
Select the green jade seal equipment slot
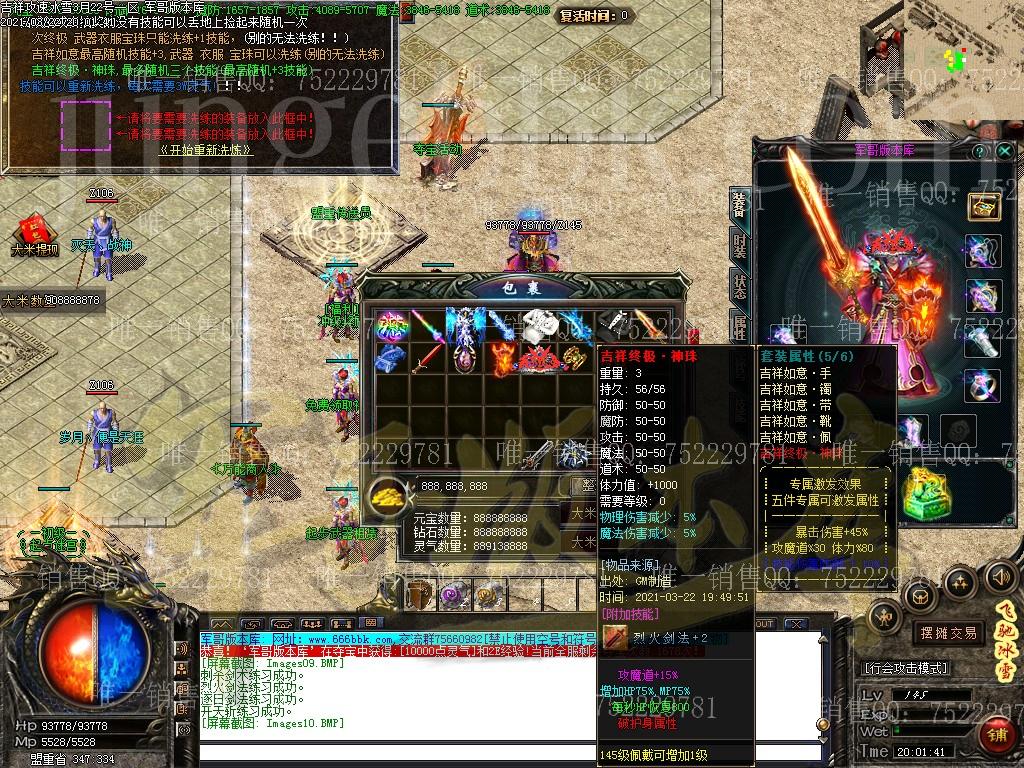pyautogui.click(x=926, y=495)
